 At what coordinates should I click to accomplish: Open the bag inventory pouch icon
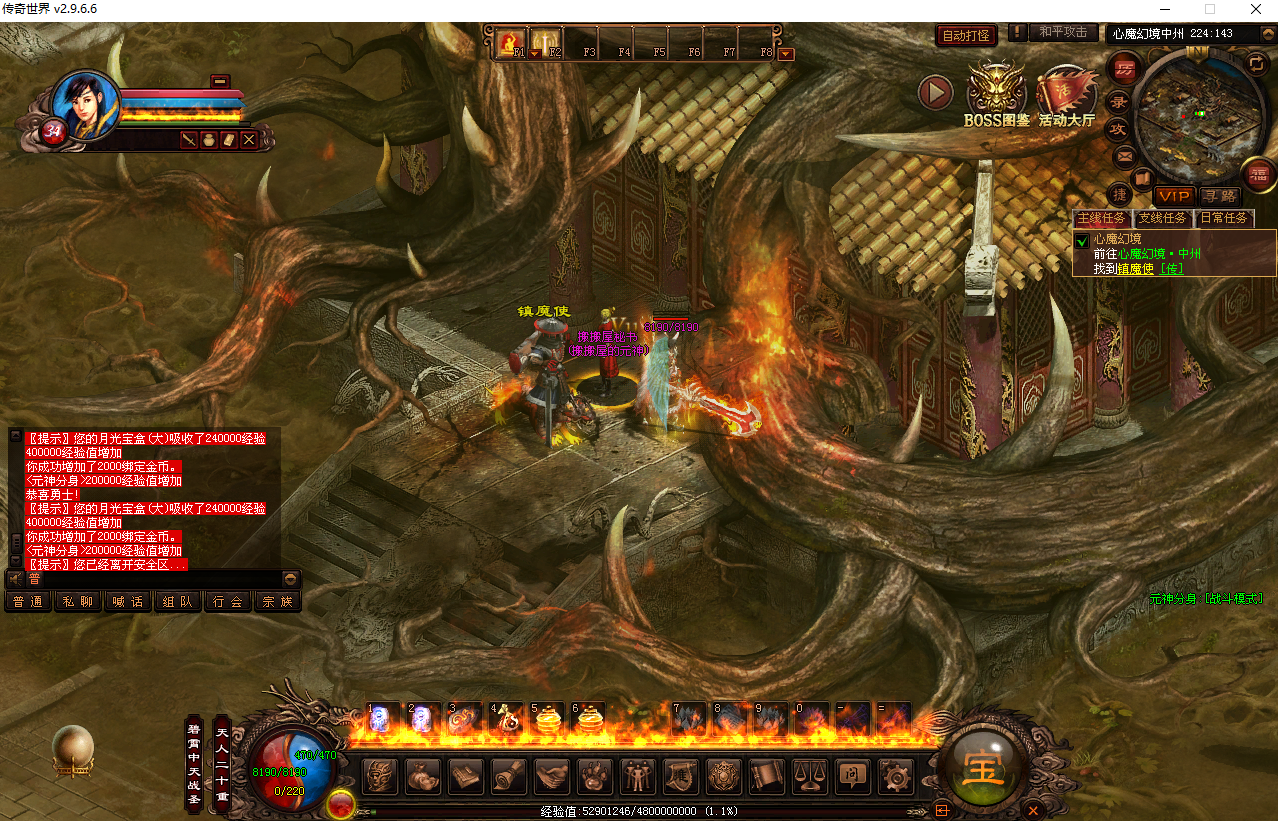423,776
